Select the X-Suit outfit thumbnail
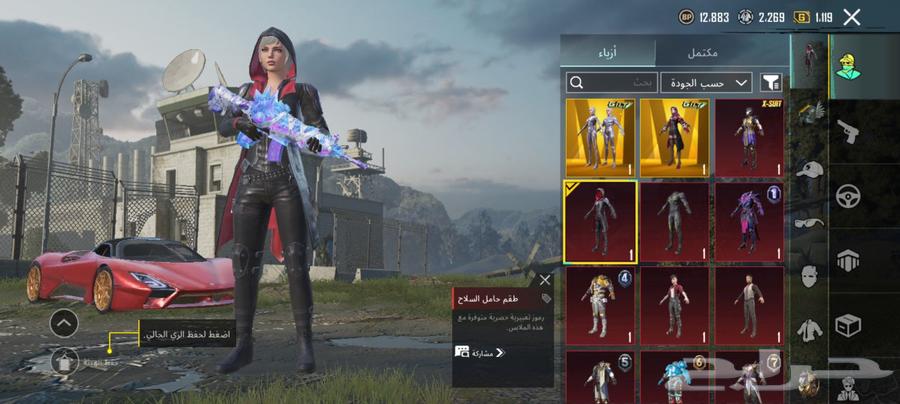 point(748,137)
